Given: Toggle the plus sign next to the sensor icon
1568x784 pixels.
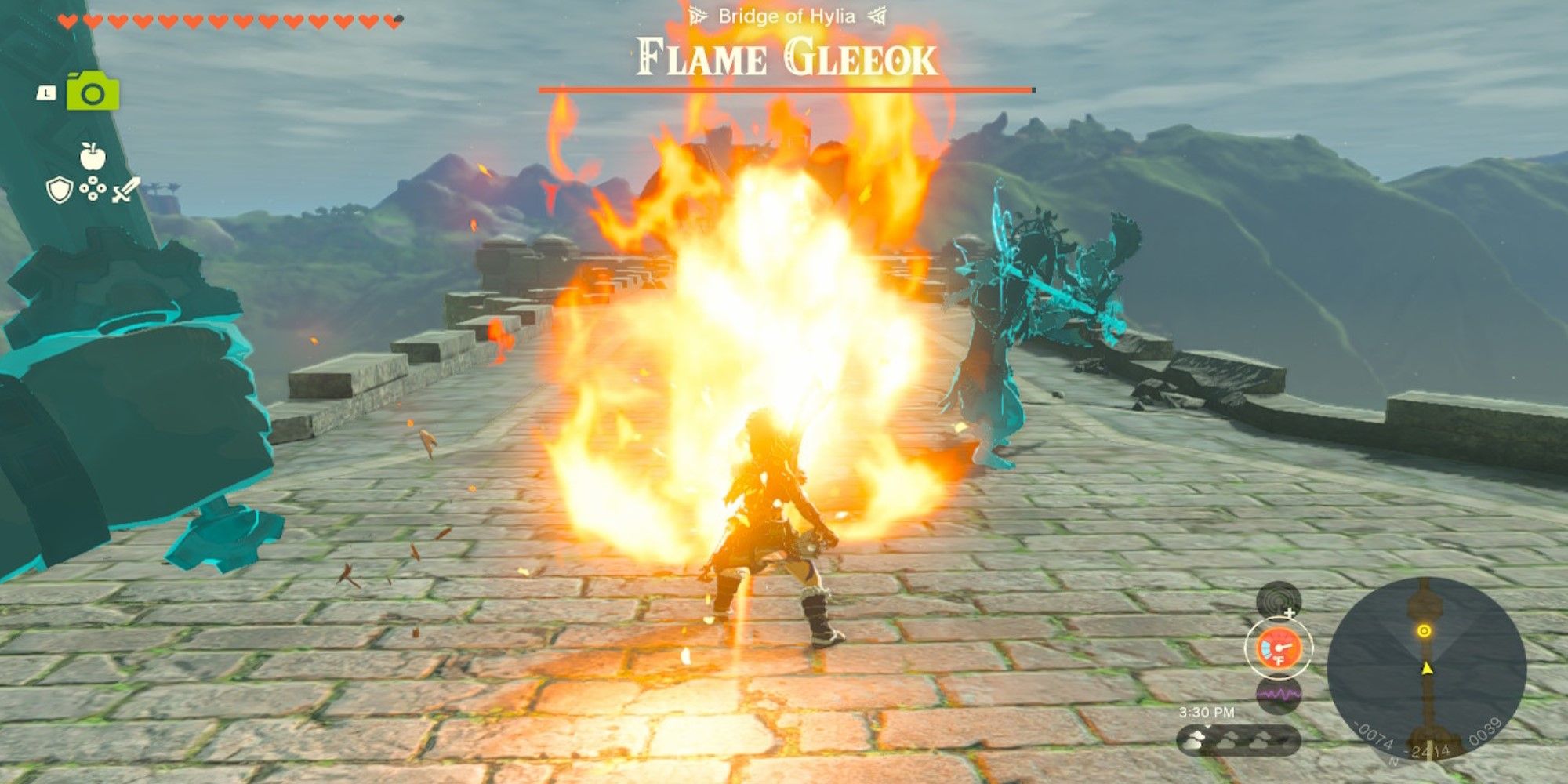Looking at the screenshot, I should 1289,612.
